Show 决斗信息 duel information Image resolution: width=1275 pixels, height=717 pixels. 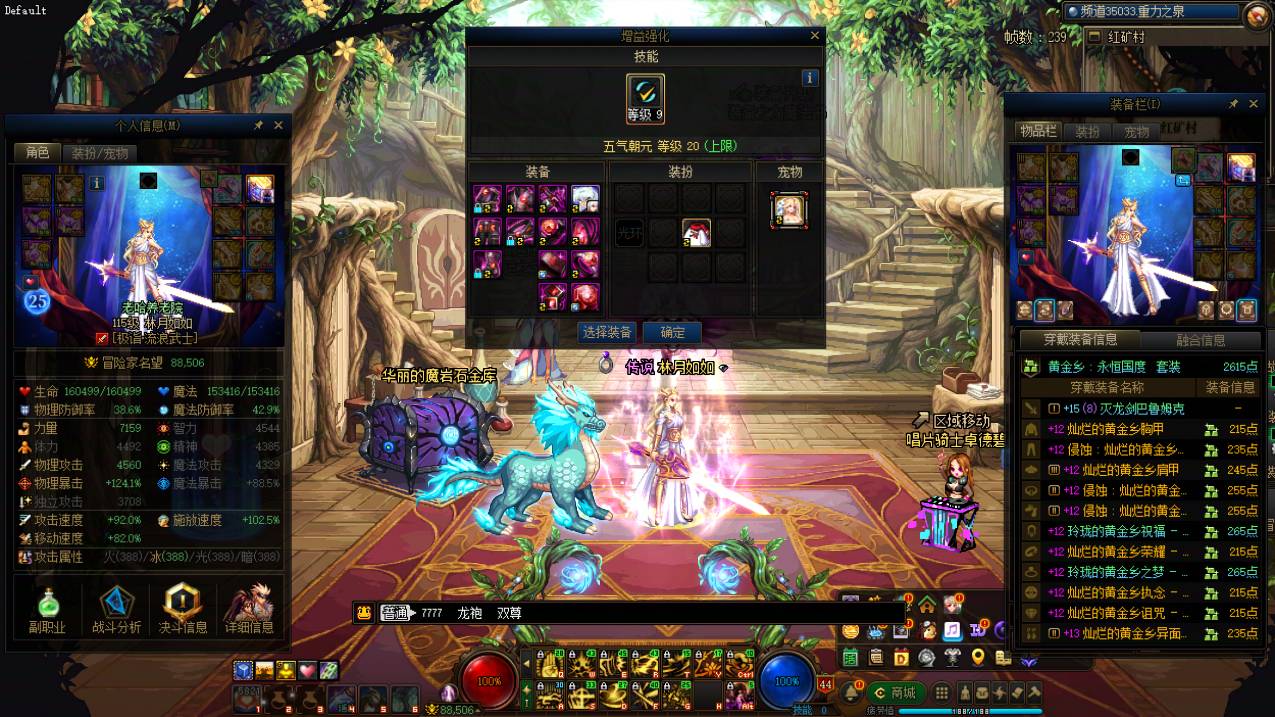pos(182,609)
